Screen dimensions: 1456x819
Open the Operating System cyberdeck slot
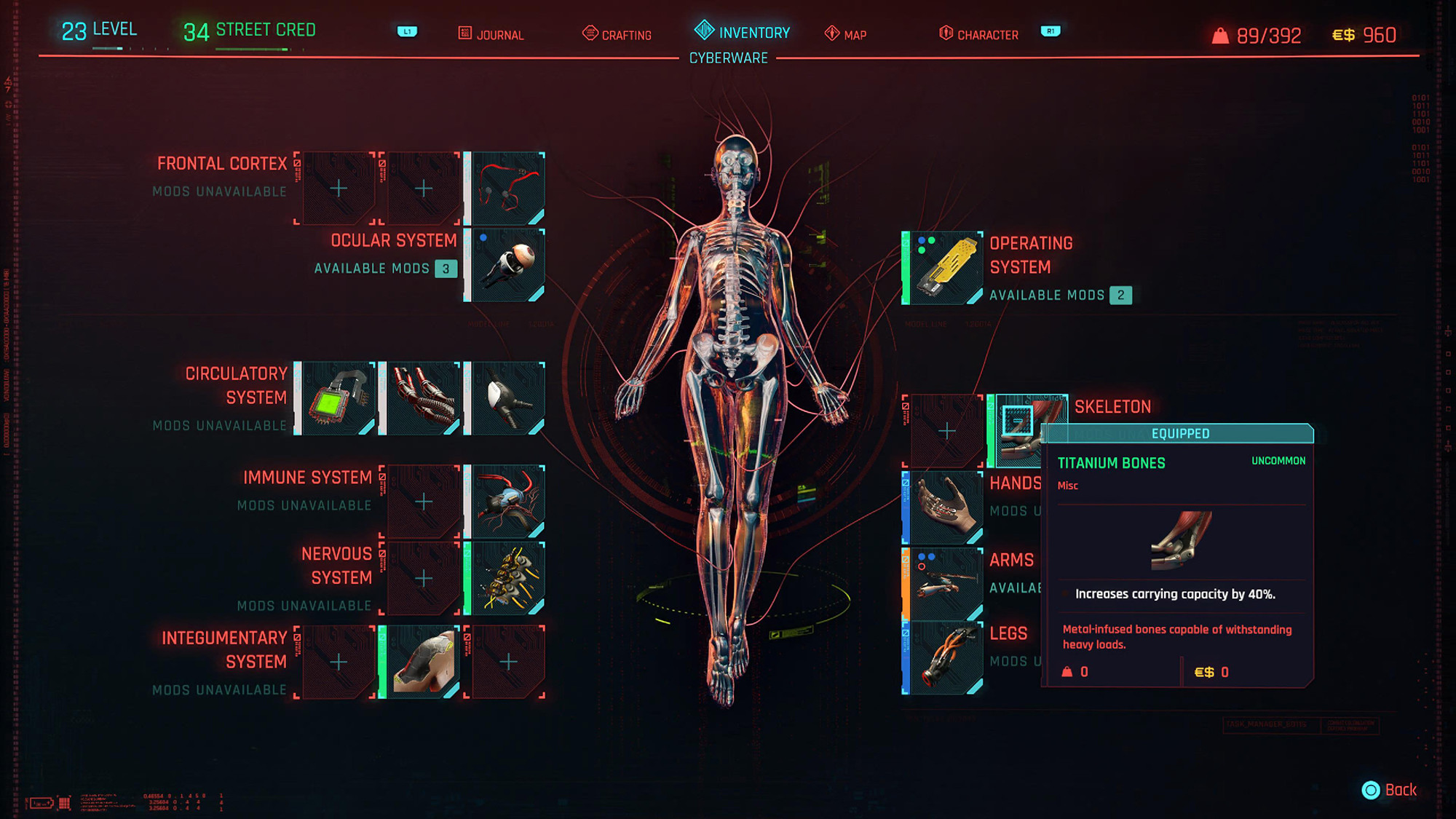(x=946, y=268)
